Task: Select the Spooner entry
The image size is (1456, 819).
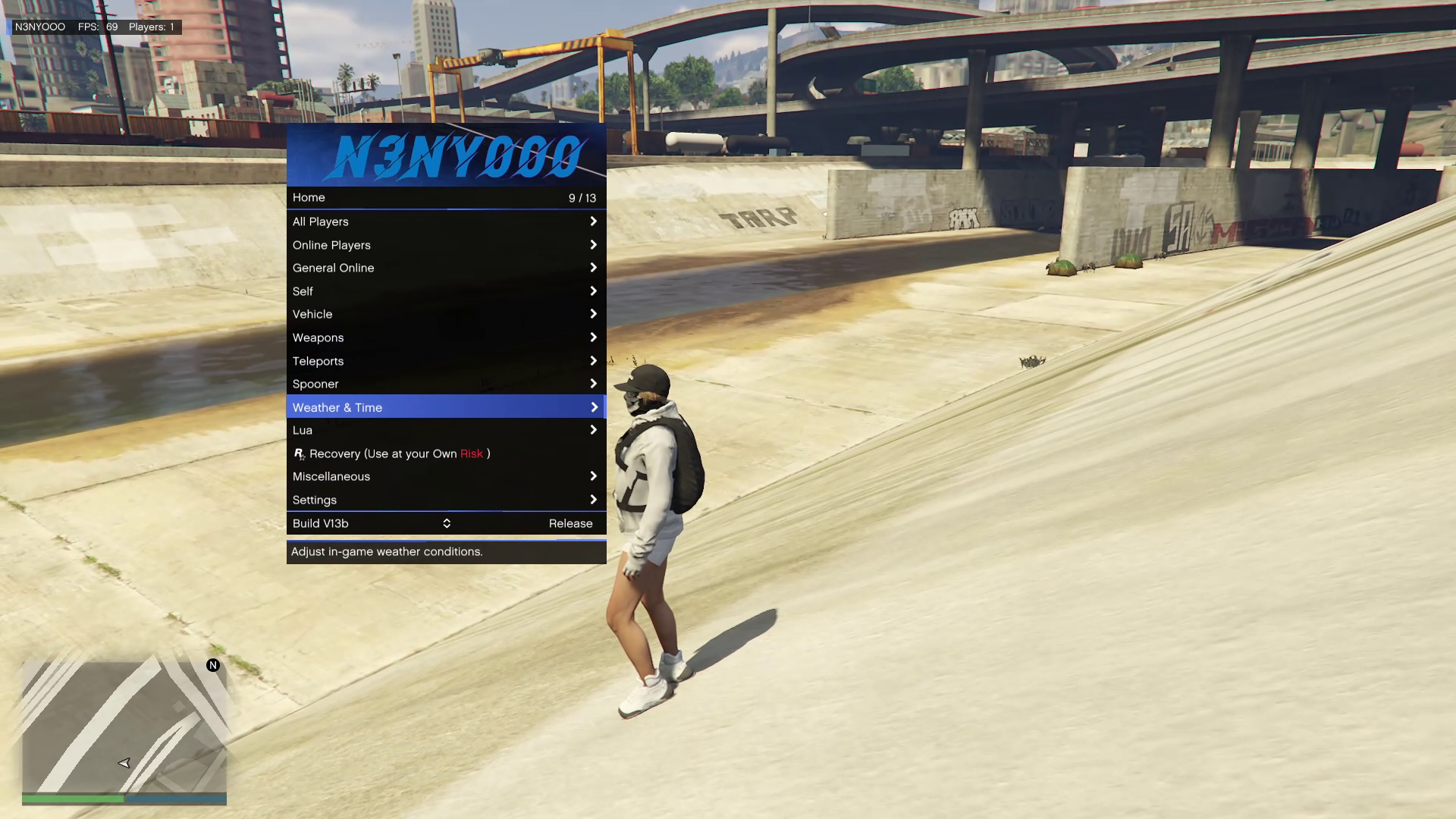Action: pyautogui.click(x=446, y=384)
